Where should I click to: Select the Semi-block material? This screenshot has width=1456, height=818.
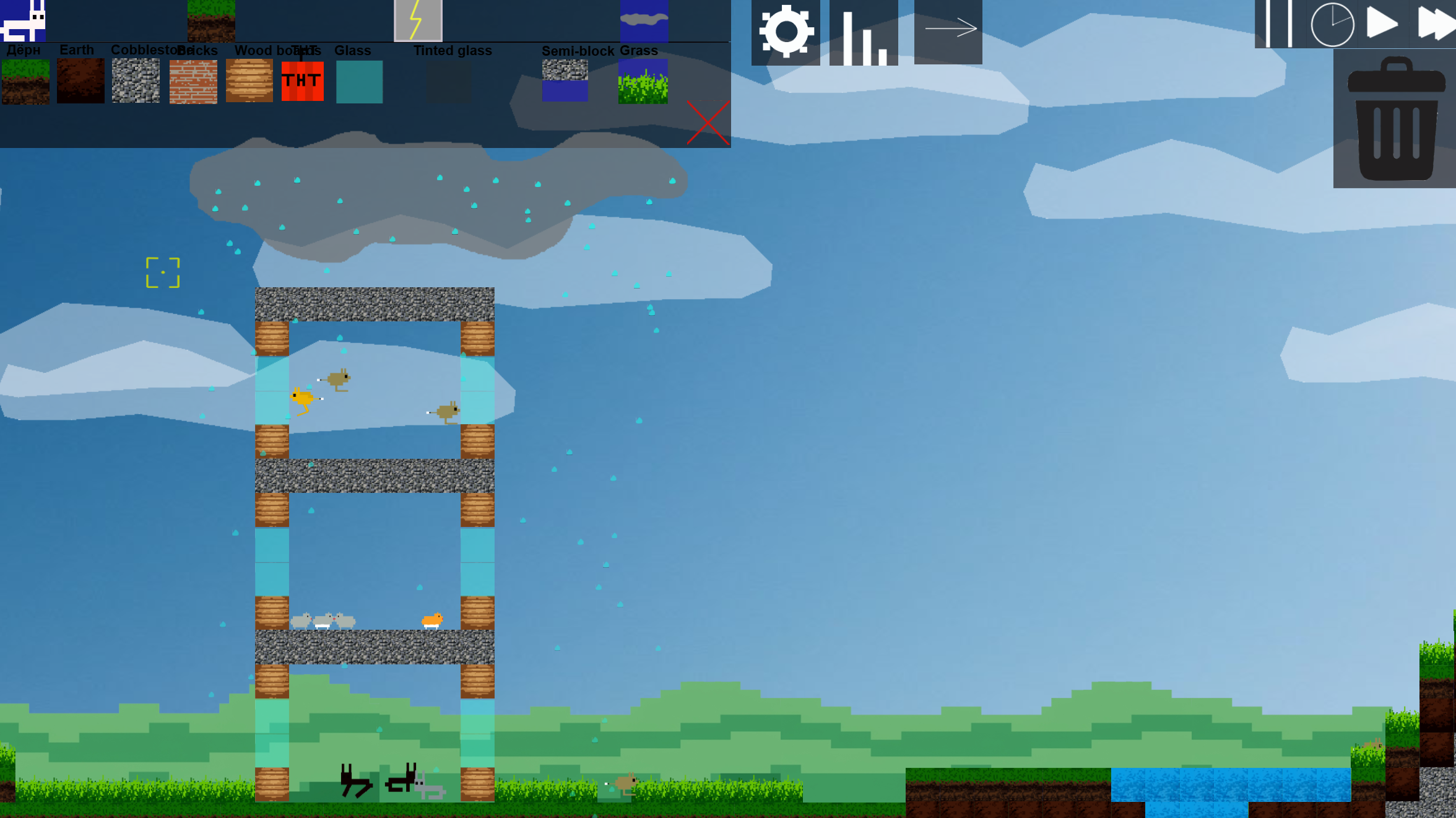[565, 80]
